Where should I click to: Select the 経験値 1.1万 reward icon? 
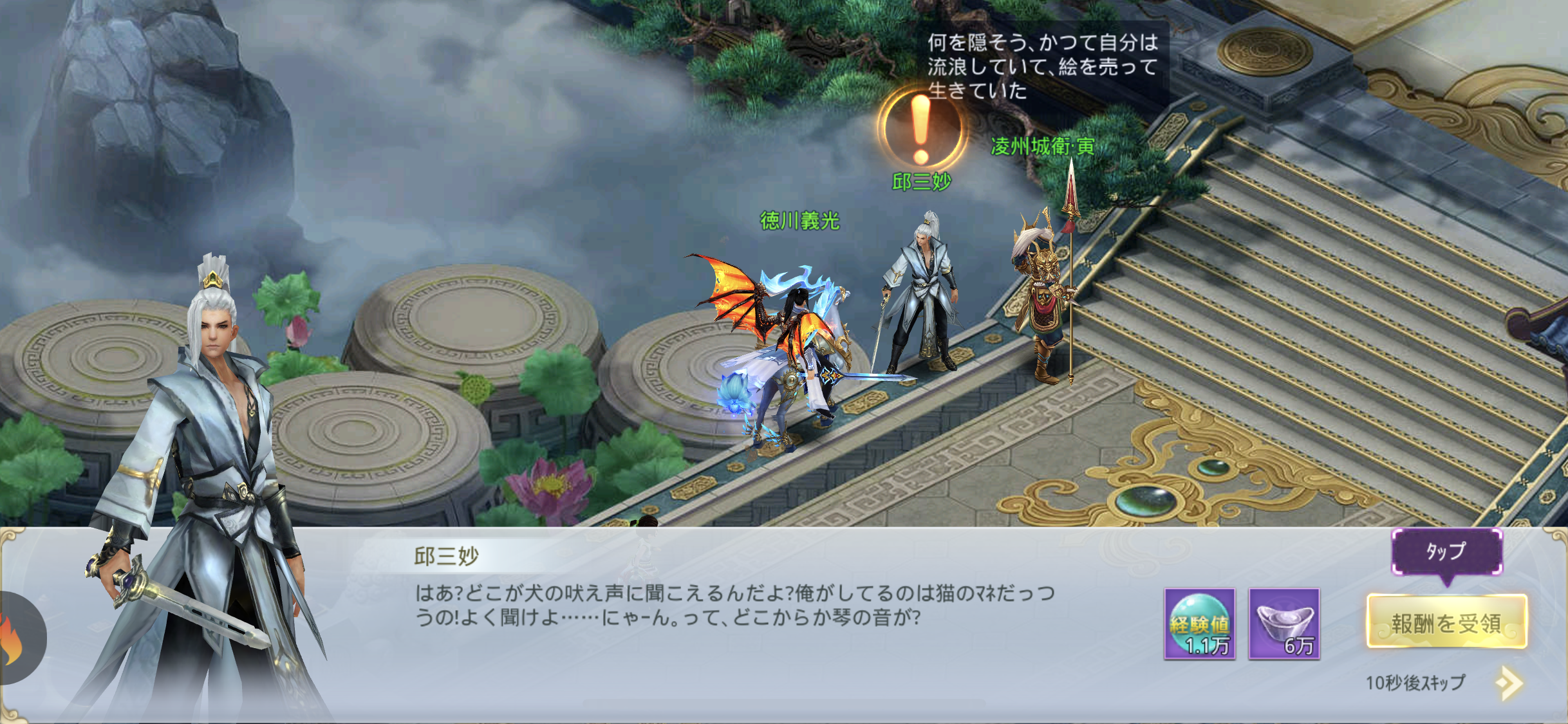pyautogui.click(x=1199, y=624)
